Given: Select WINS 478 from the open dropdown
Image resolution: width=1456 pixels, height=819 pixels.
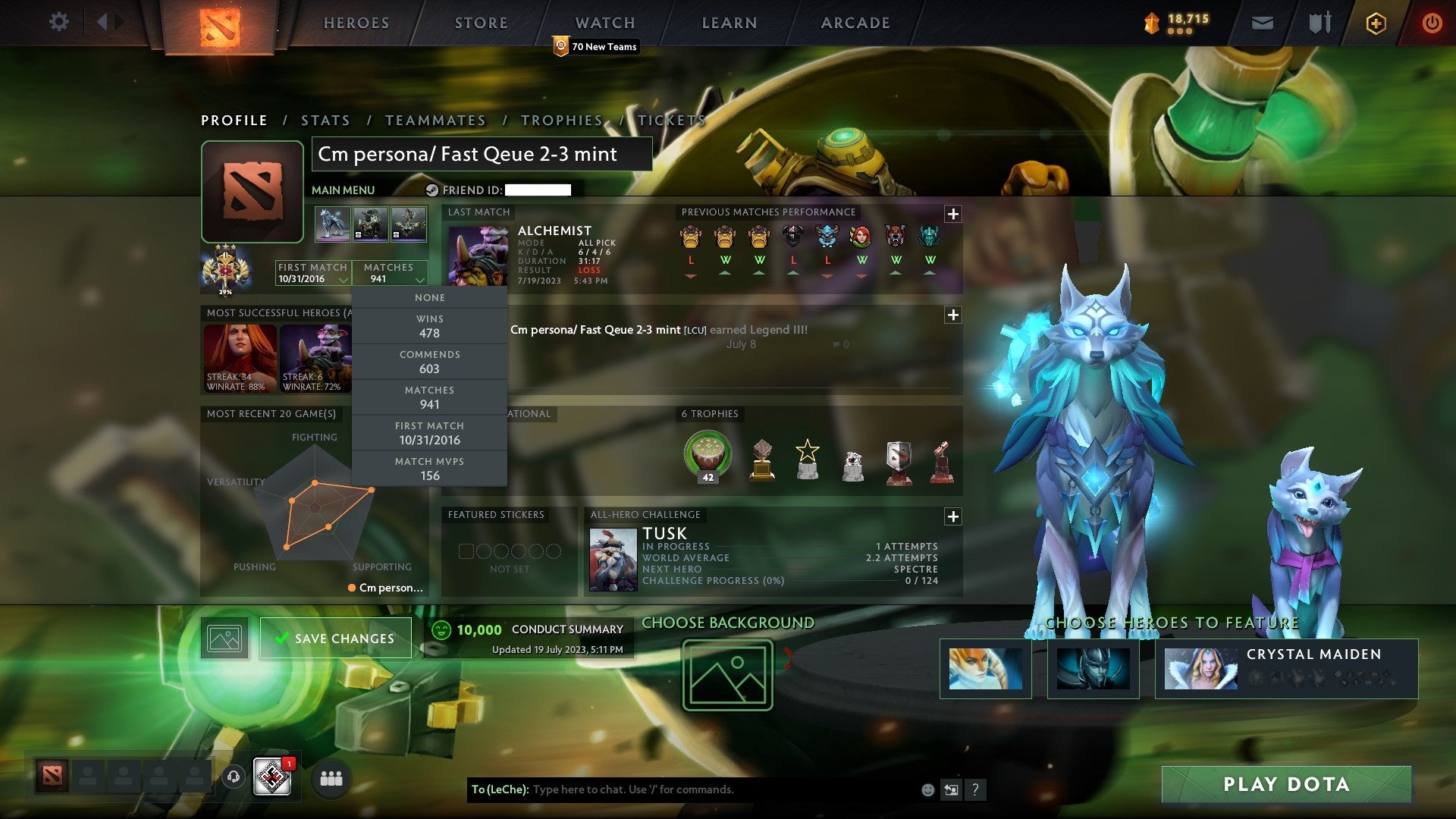Looking at the screenshot, I should (x=430, y=326).
